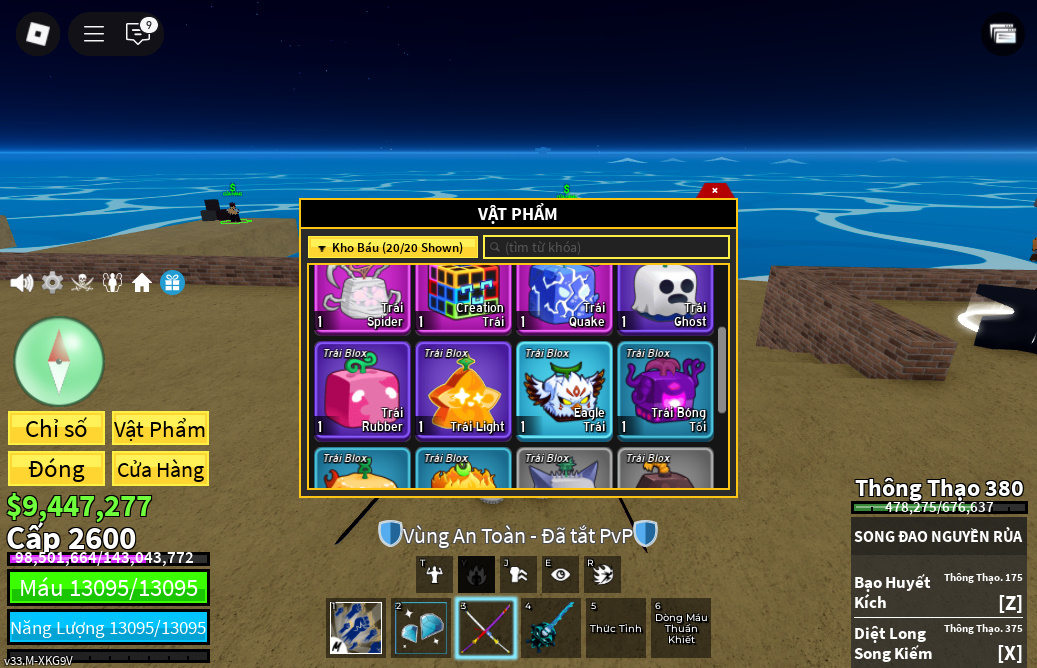1037x668 pixels.
Task: Click the Đóng button
Action: coord(56,469)
